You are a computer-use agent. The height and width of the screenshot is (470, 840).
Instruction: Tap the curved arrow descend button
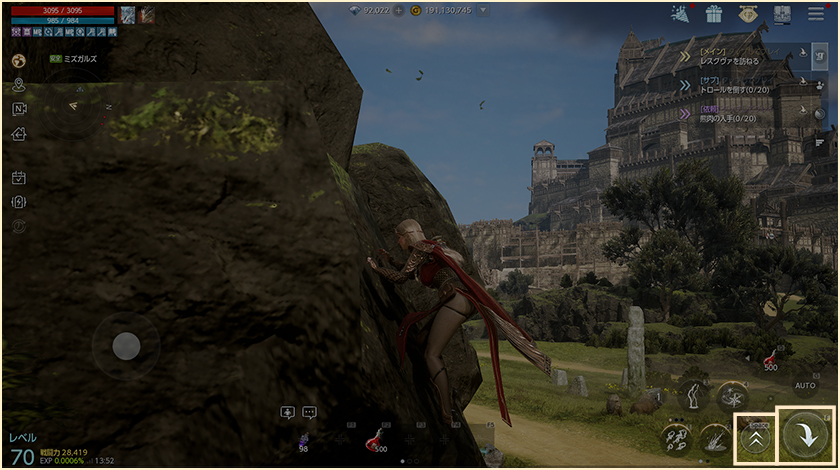806,436
